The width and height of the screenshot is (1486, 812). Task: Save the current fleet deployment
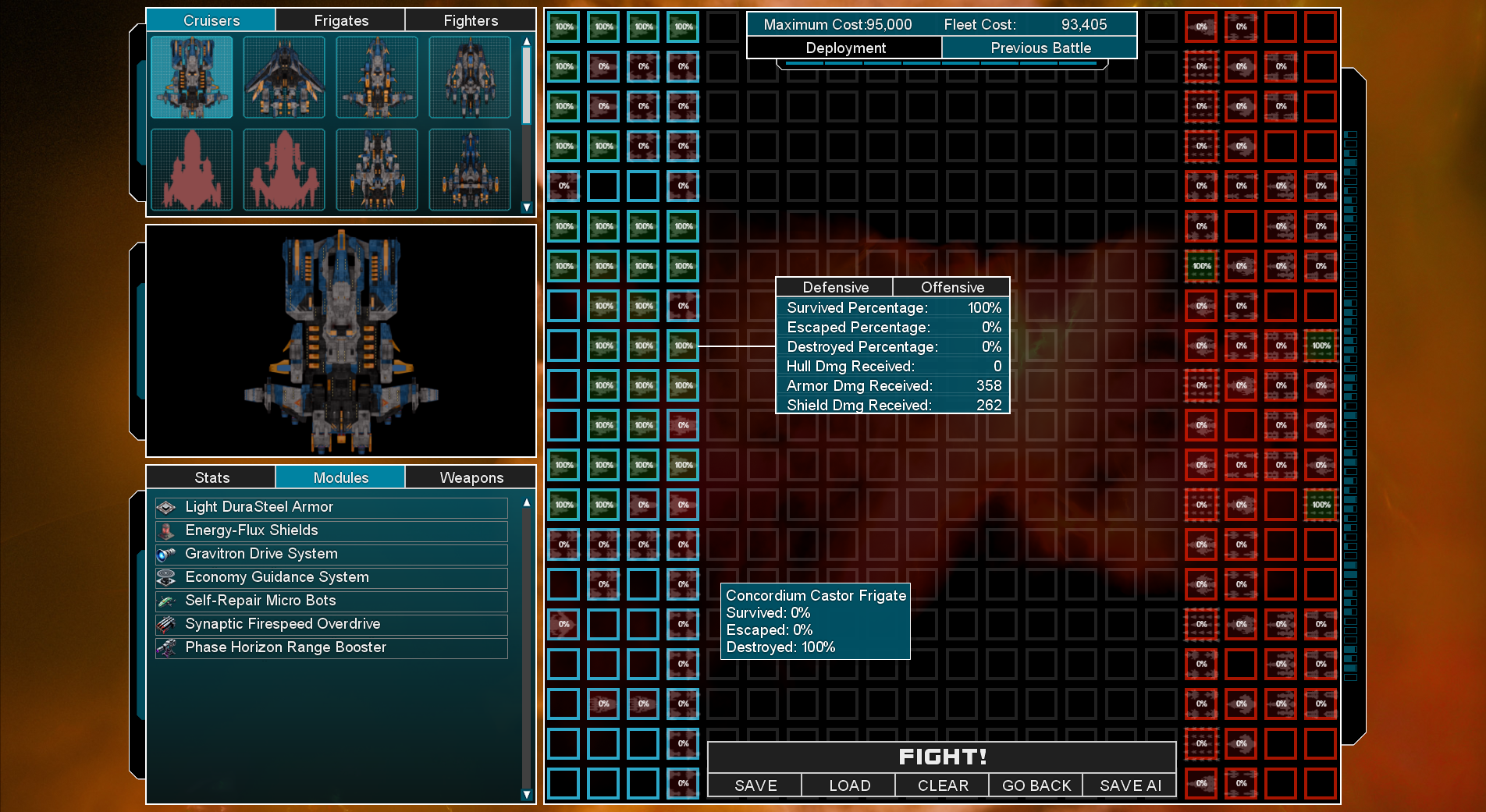[755, 785]
